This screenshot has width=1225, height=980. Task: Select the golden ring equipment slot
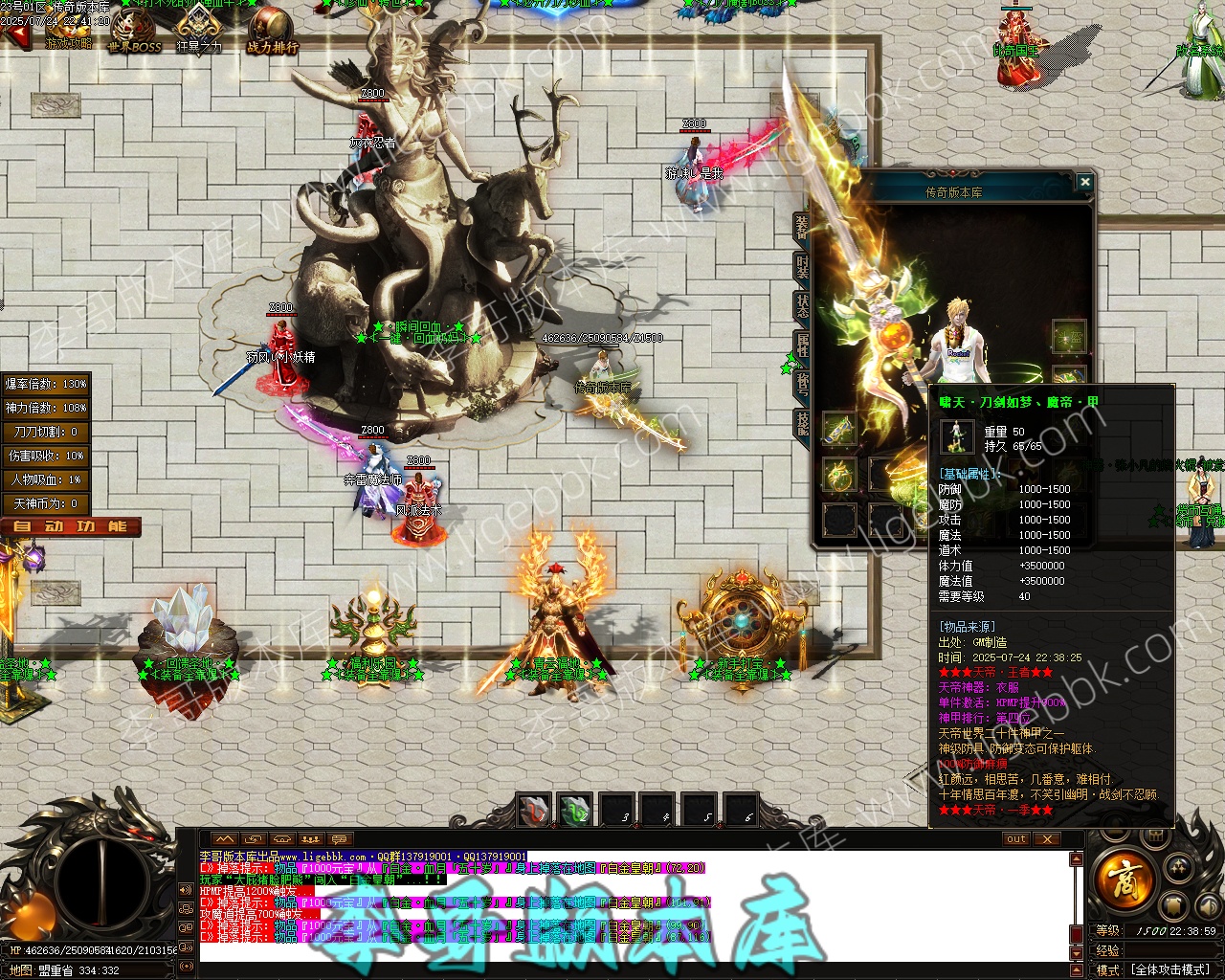(839, 476)
